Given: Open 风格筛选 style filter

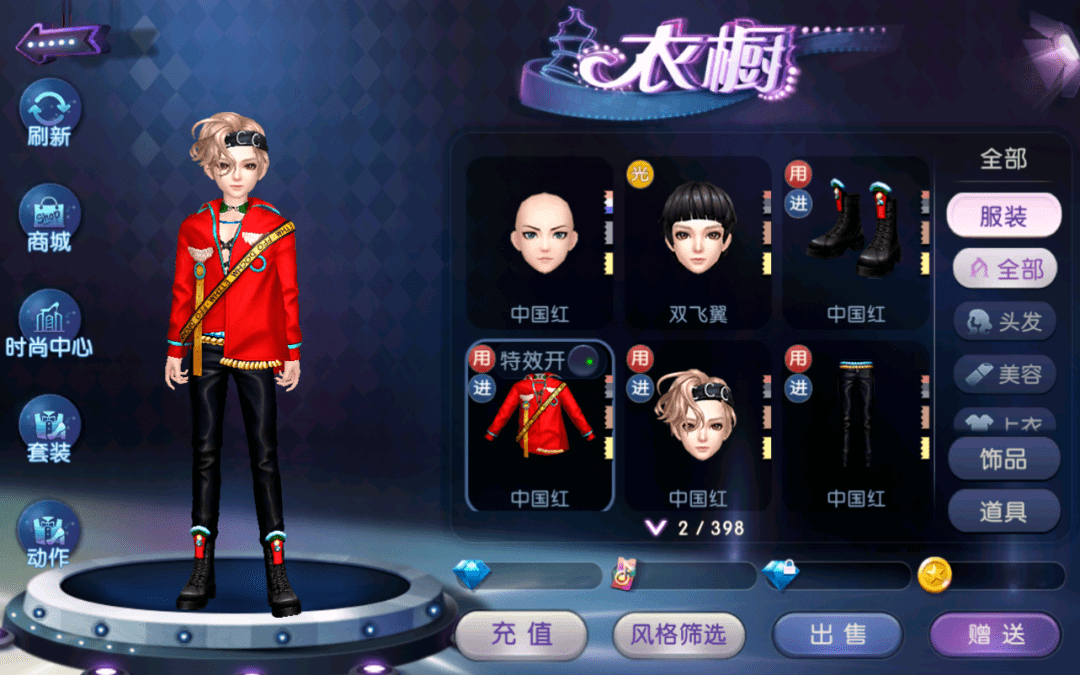Looking at the screenshot, I should [x=680, y=634].
